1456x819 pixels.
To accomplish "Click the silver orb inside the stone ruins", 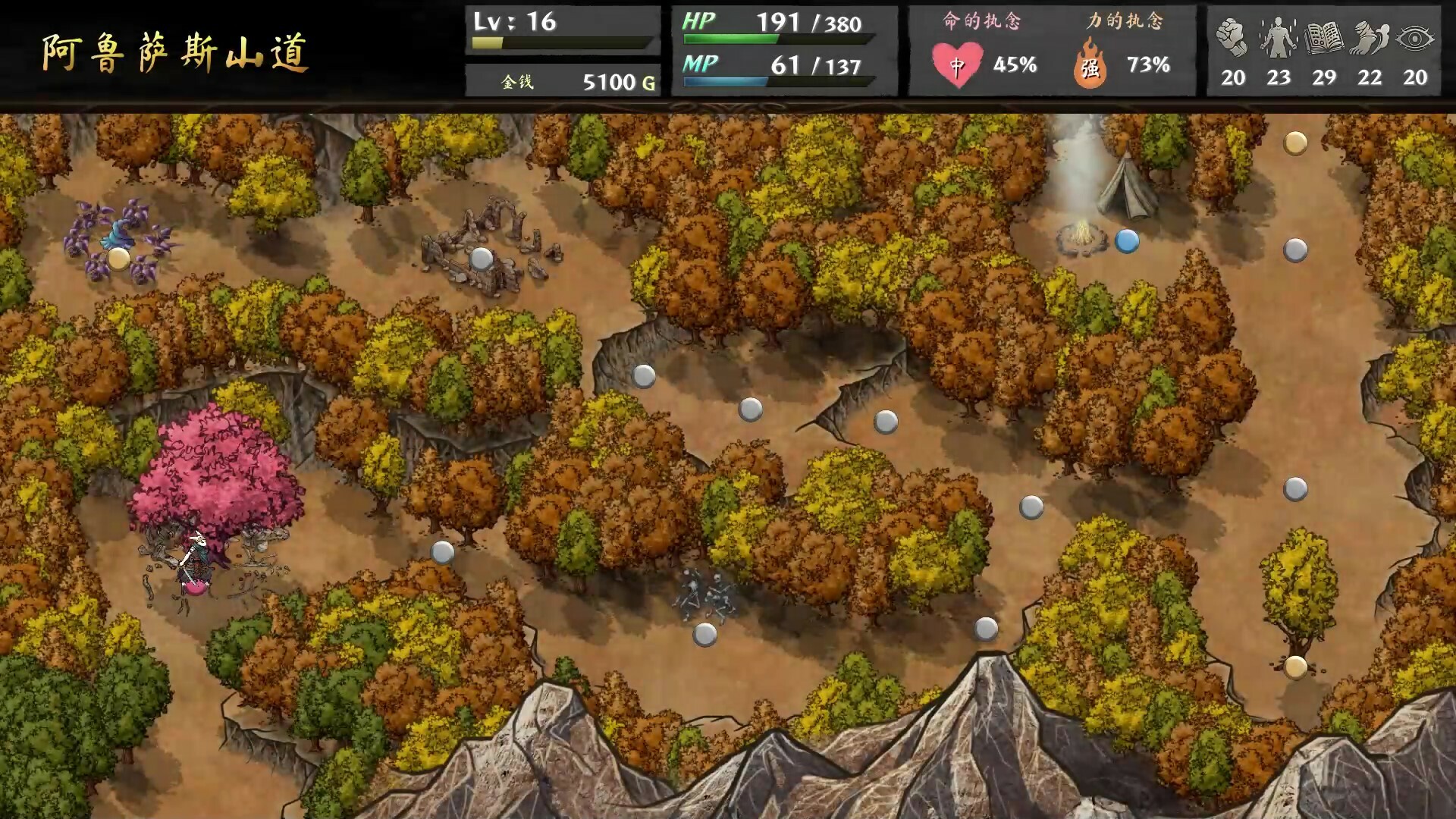I will [480, 259].
